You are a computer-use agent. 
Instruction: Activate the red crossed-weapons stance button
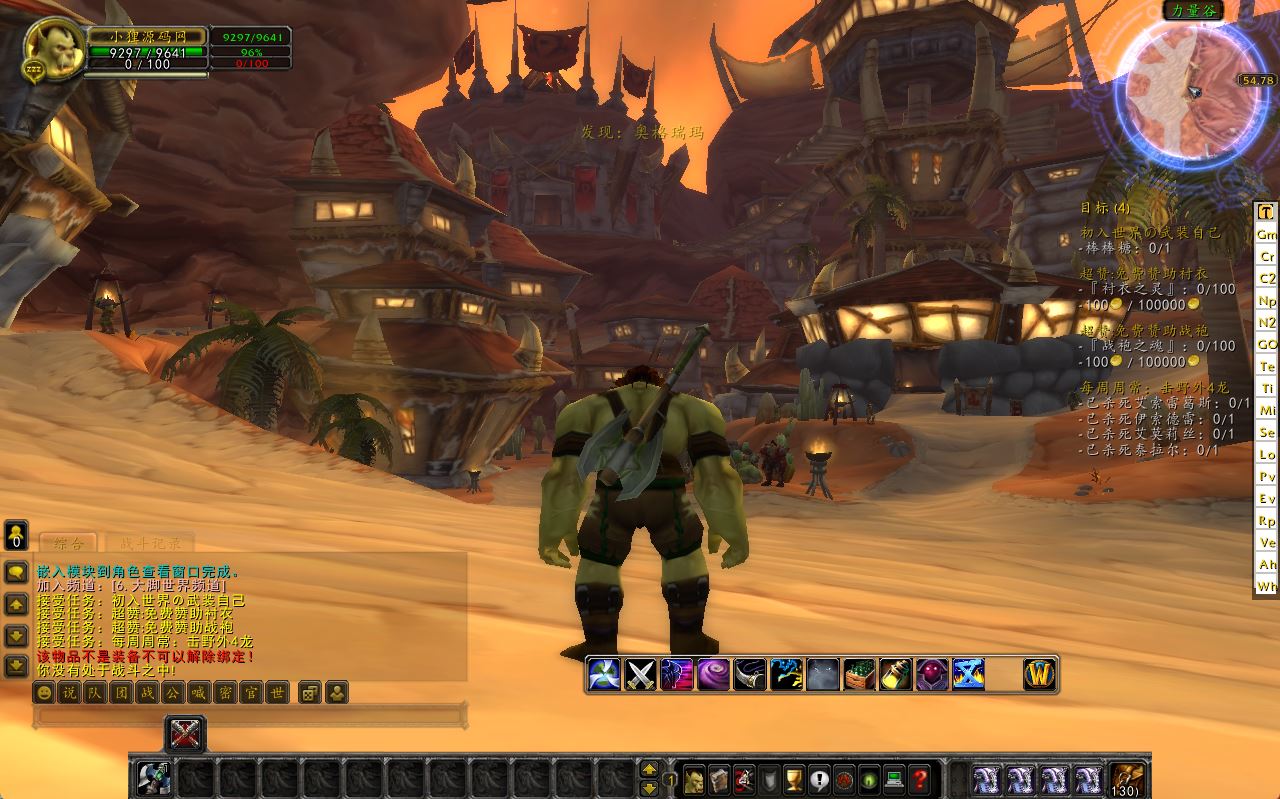pos(185,735)
